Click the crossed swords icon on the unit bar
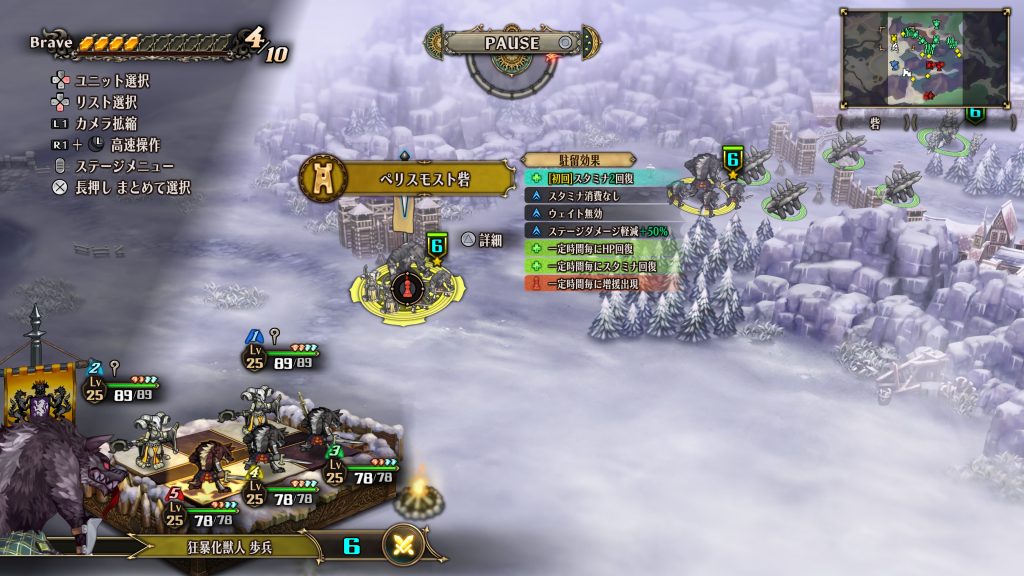This screenshot has height=576, width=1024. click(405, 545)
